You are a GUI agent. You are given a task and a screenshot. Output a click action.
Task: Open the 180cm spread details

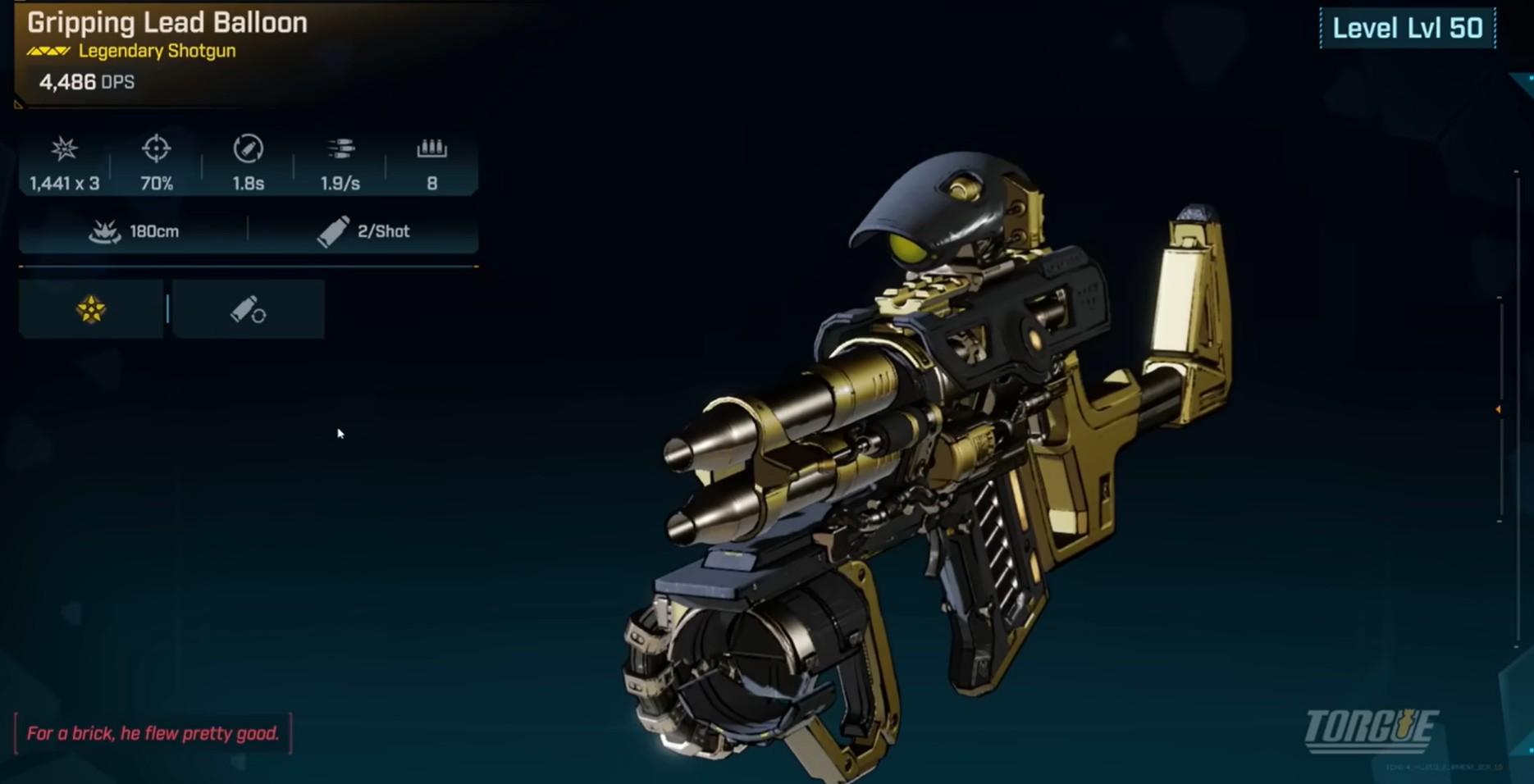tap(152, 230)
